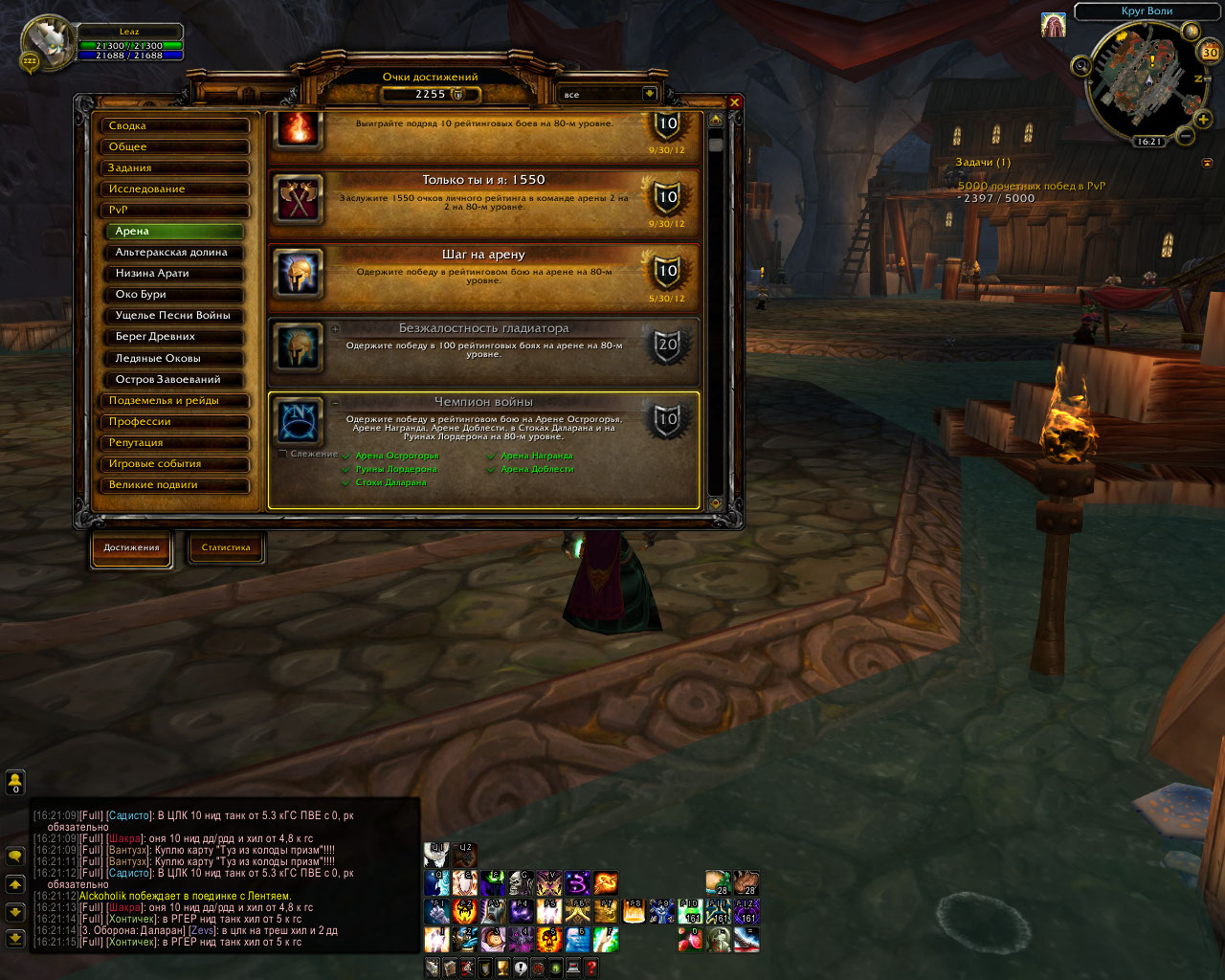Open the Низина Арати subcategory

[x=175, y=274]
